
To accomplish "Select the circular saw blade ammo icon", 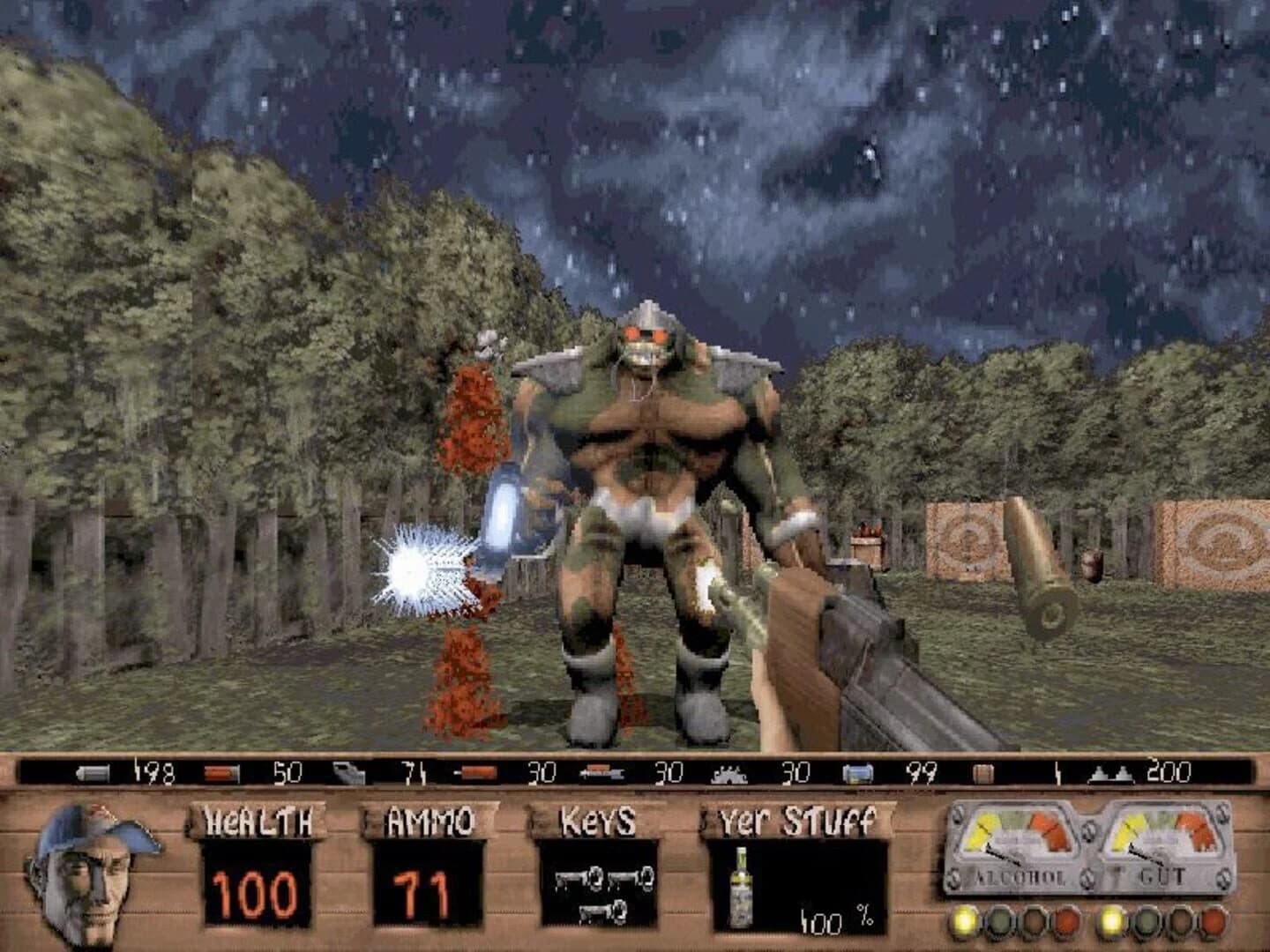I will click(x=728, y=771).
